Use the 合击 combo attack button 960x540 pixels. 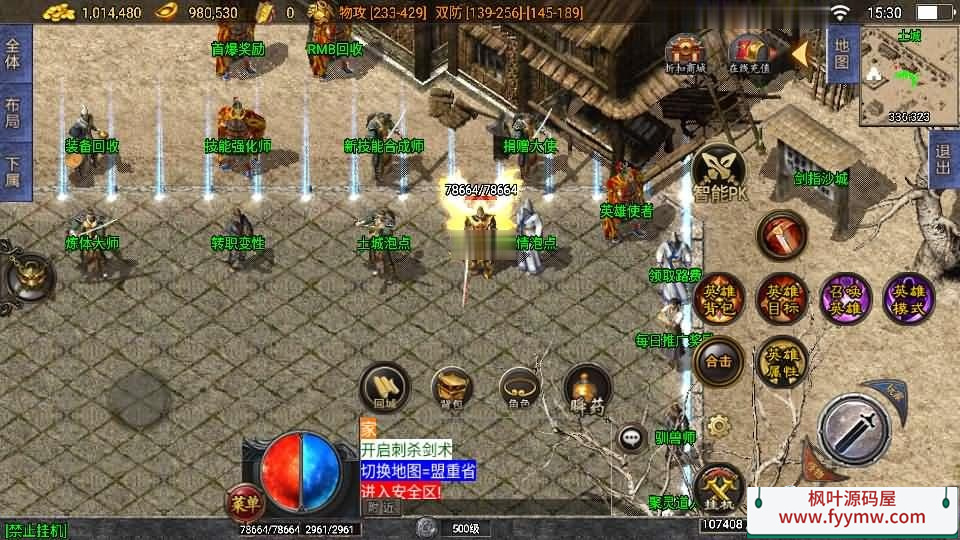click(718, 361)
